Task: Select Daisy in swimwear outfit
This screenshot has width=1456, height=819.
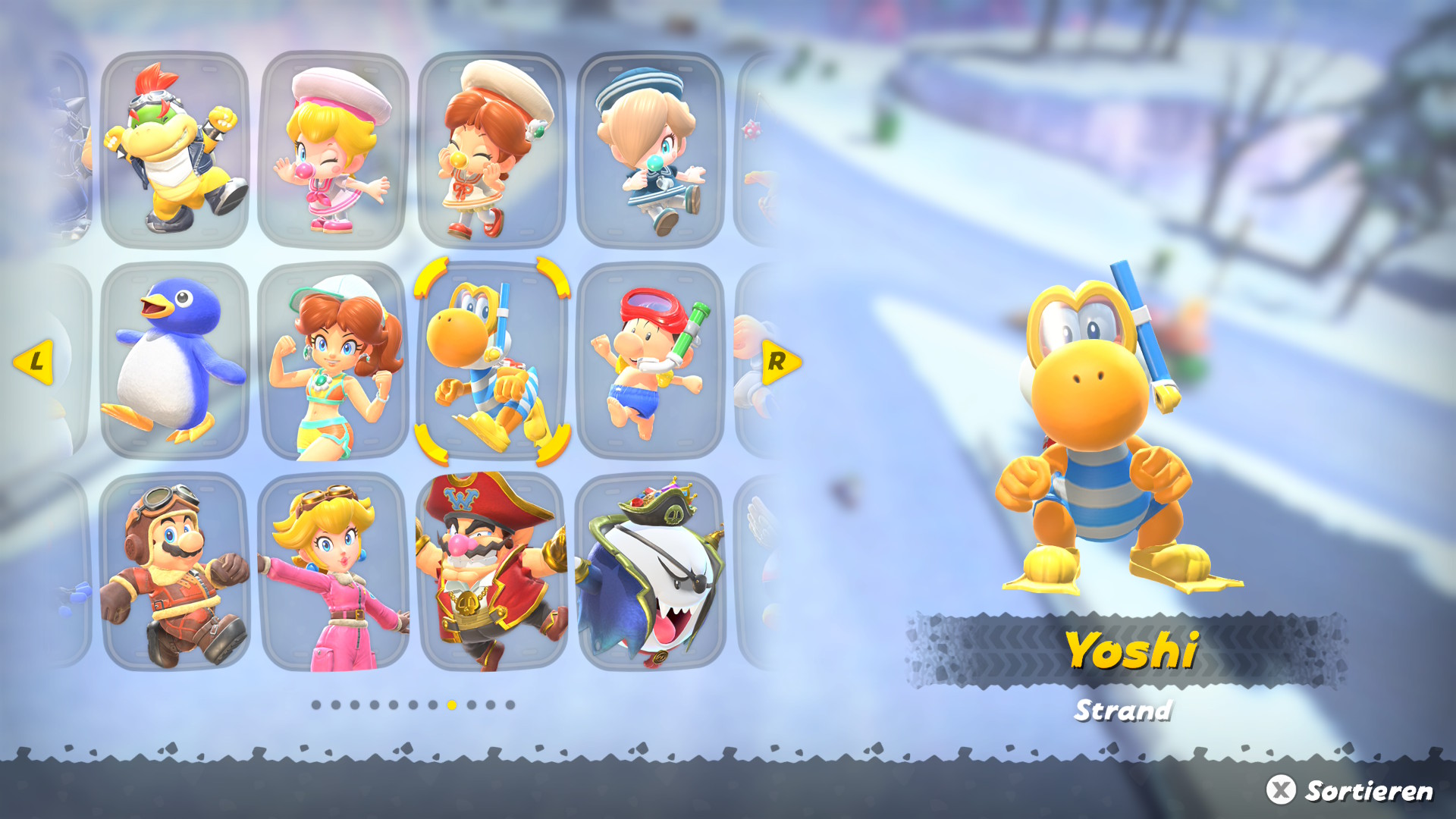Action: (x=333, y=361)
